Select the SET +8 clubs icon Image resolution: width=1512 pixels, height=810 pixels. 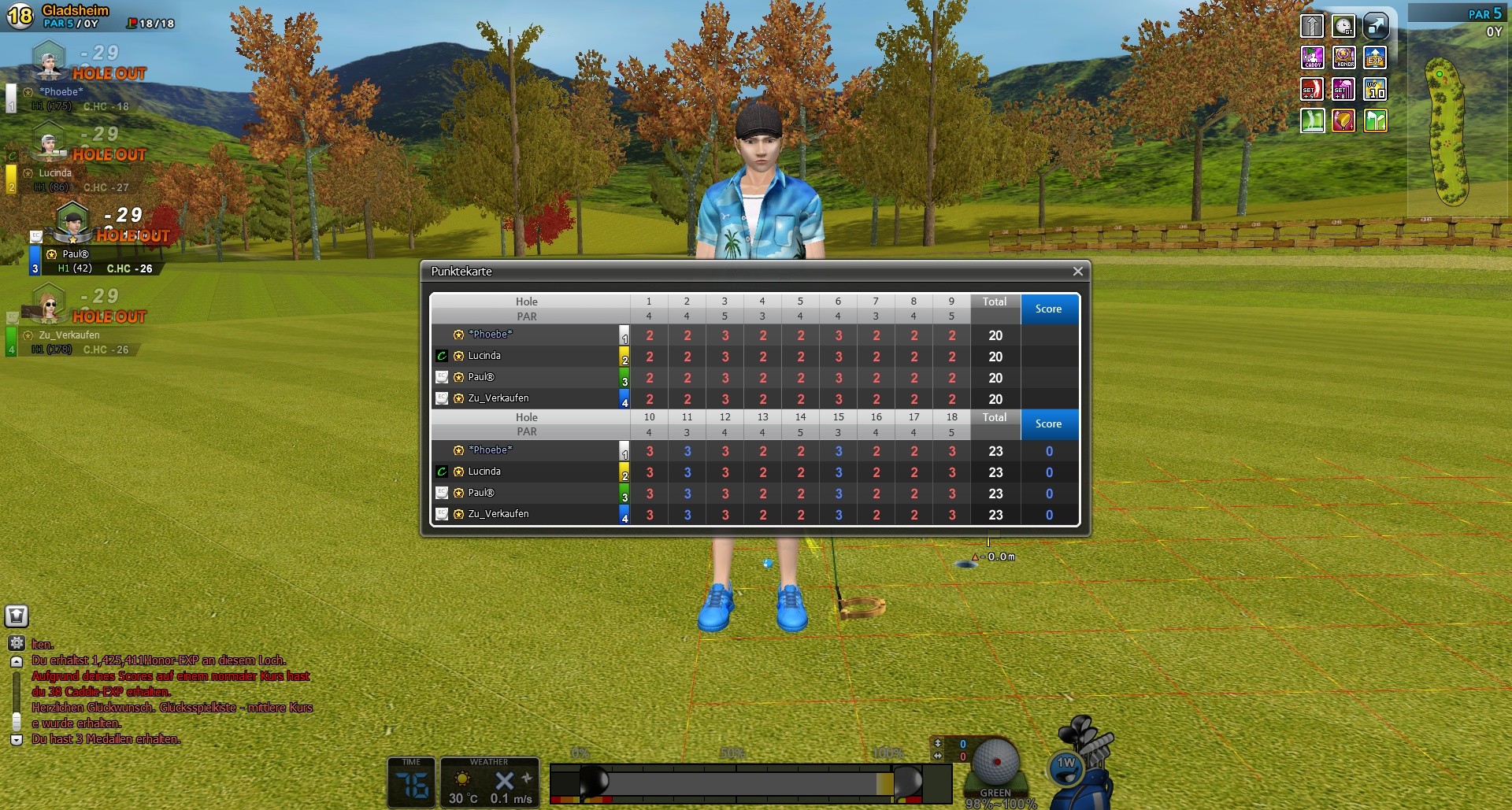pos(1343,89)
